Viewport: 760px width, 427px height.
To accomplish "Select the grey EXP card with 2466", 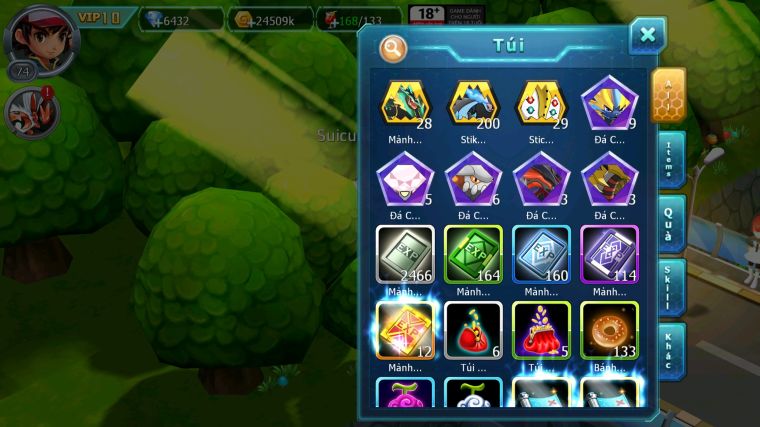I will (x=405, y=254).
